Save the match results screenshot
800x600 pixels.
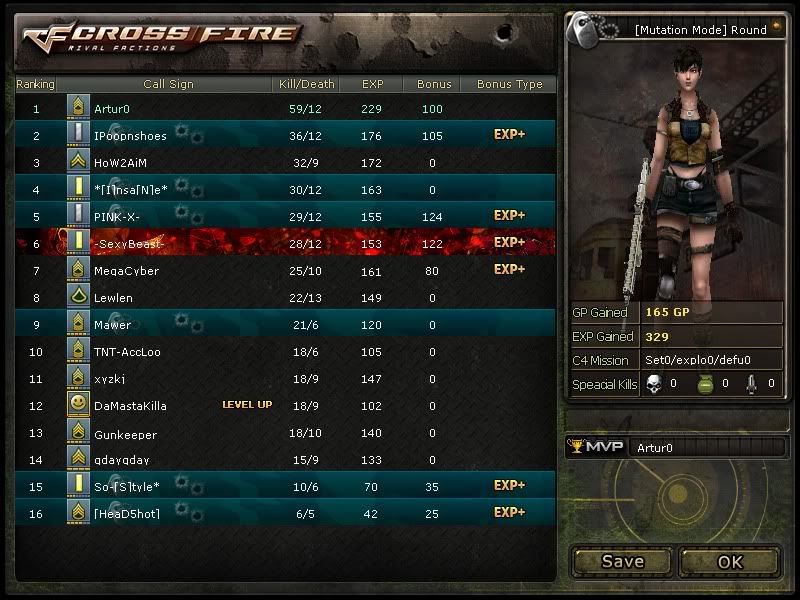(622, 561)
